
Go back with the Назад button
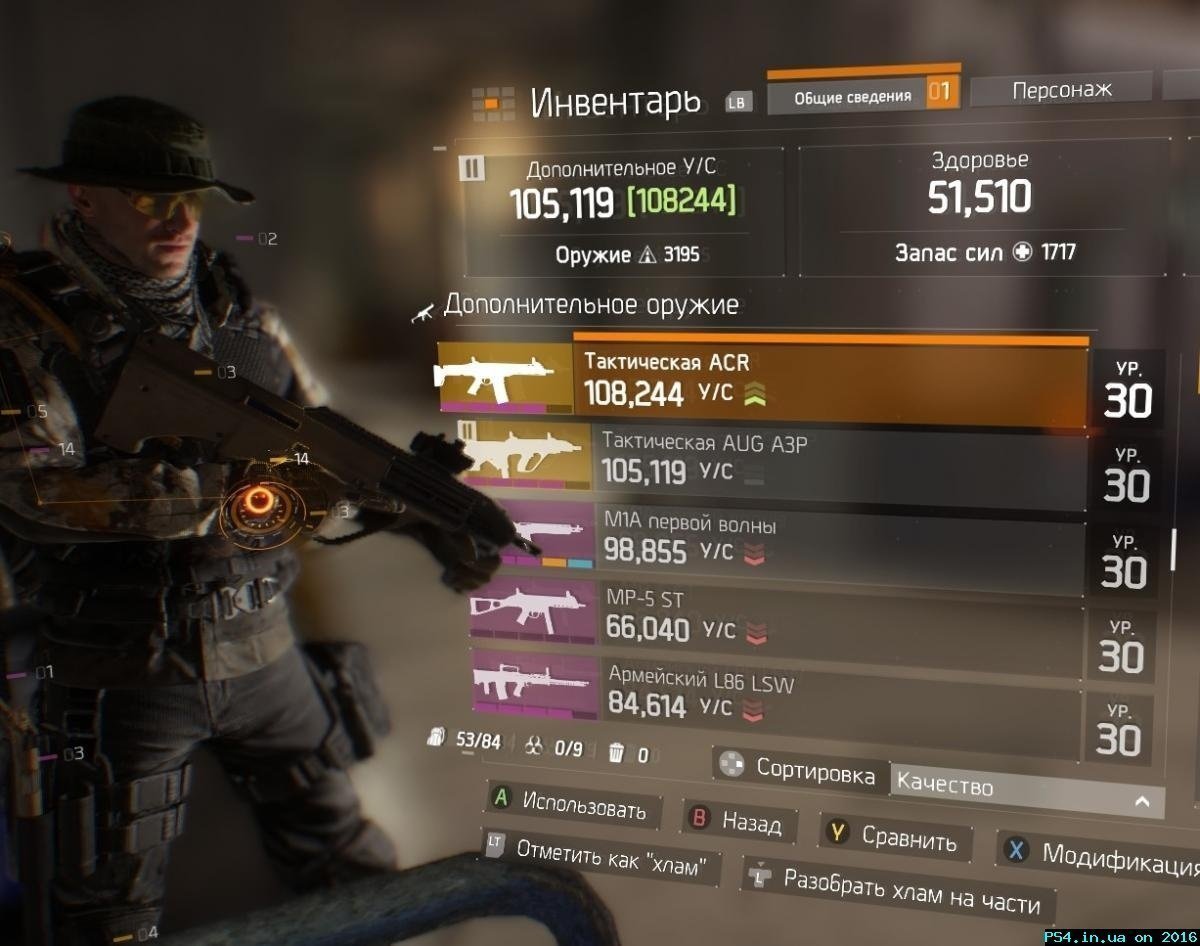(737, 822)
